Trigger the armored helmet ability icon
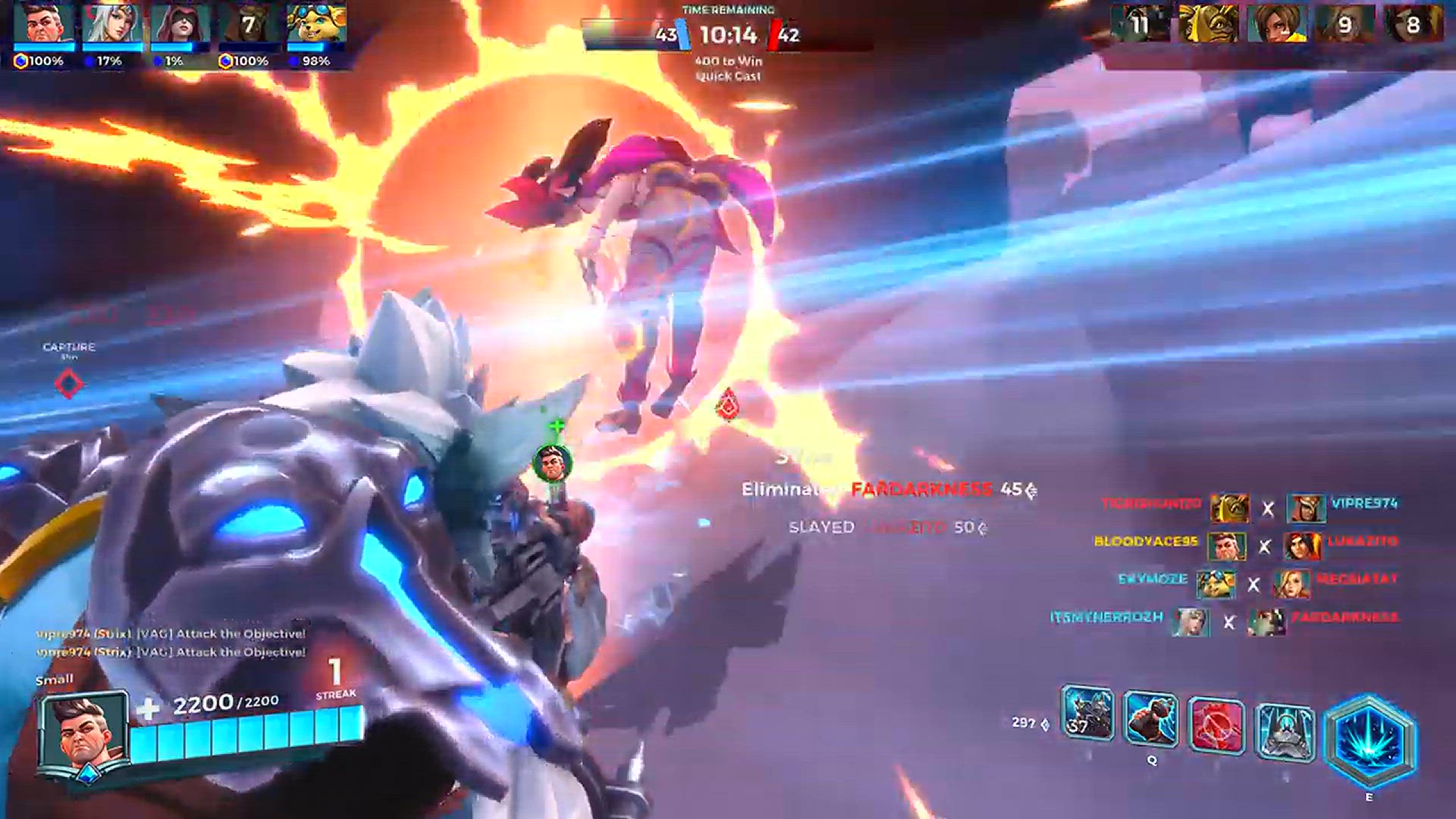 coord(1285,730)
